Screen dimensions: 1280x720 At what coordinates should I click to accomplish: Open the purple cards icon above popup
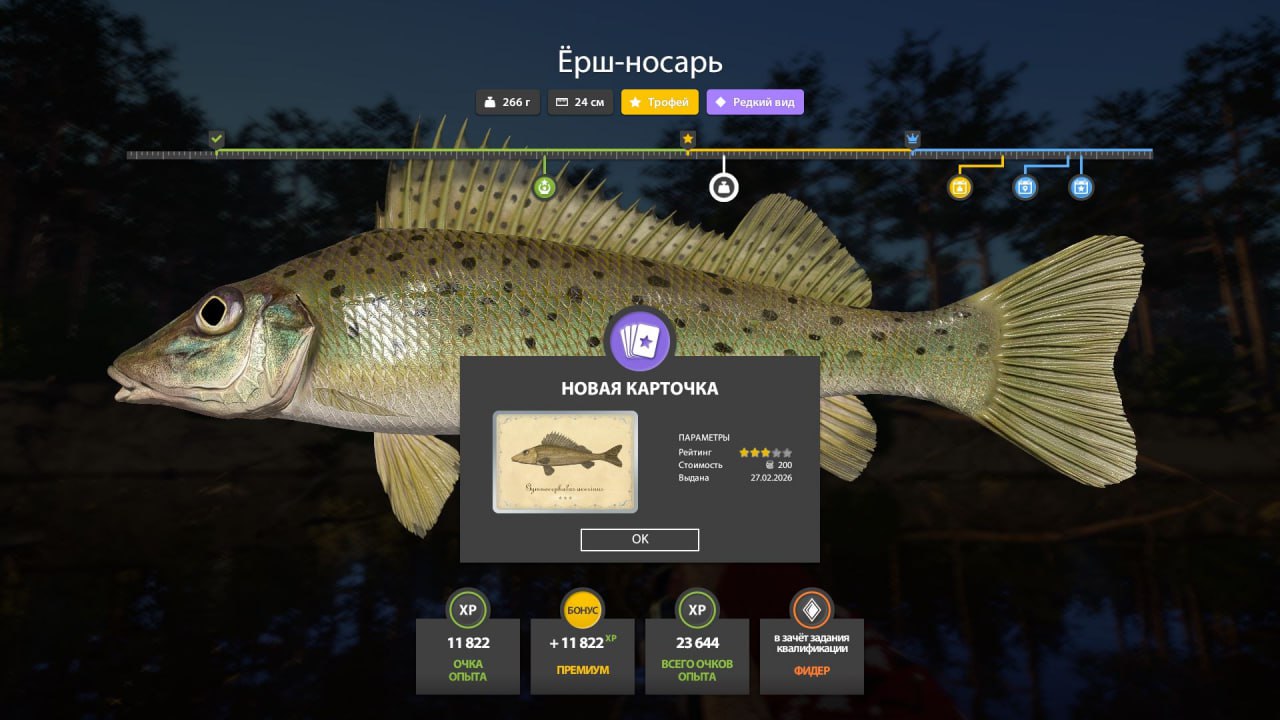pyautogui.click(x=640, y=342)
